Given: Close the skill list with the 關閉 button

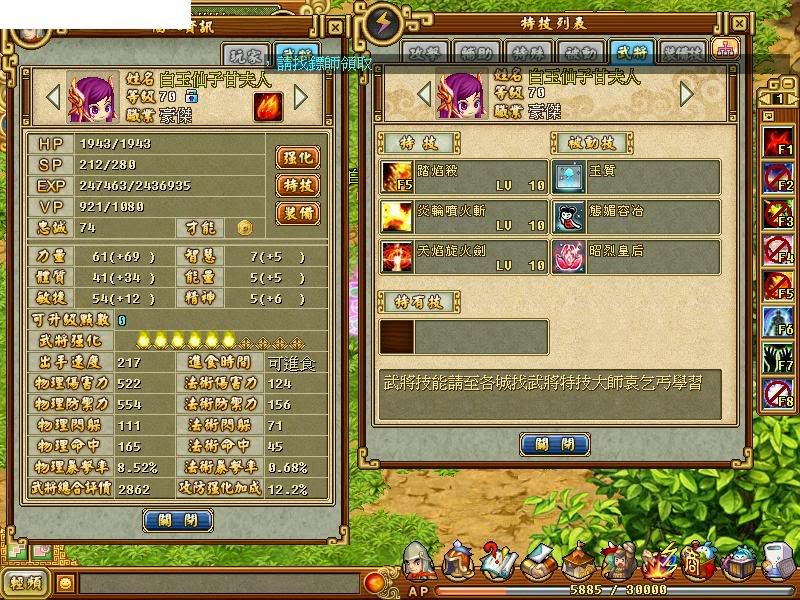Looking at the screenshot, I should coord(554,444).
